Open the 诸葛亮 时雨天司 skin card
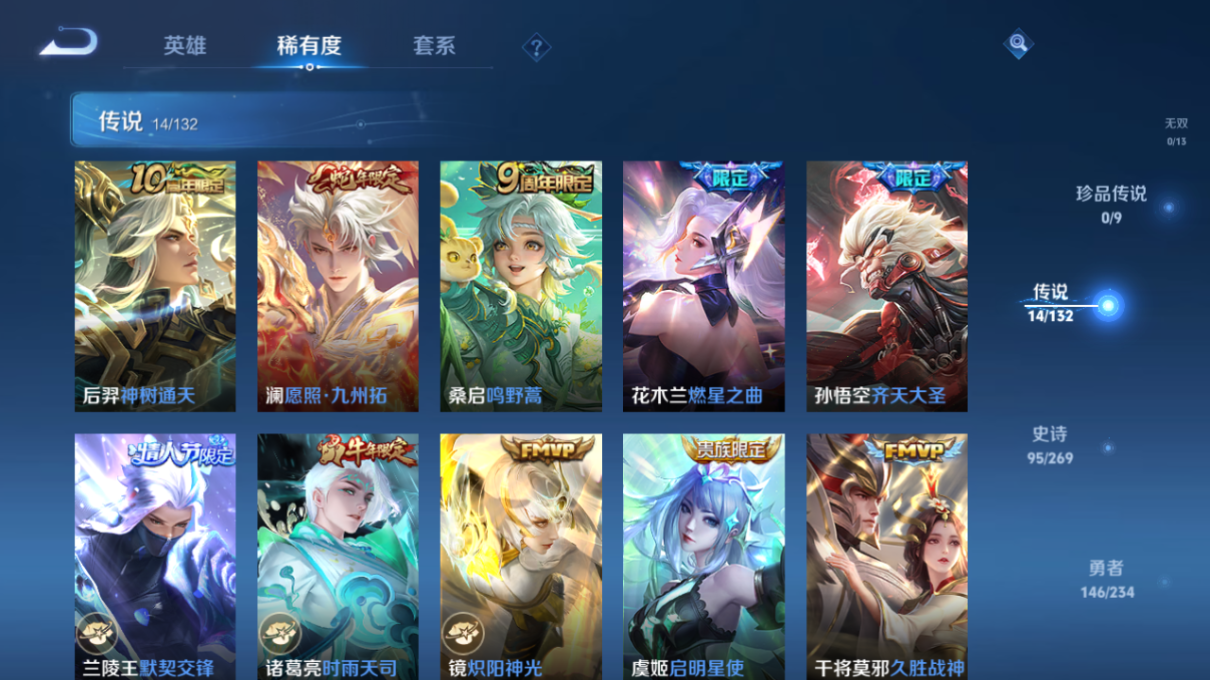The width and height of the screenshot is (1210, 680). (338, 556)
